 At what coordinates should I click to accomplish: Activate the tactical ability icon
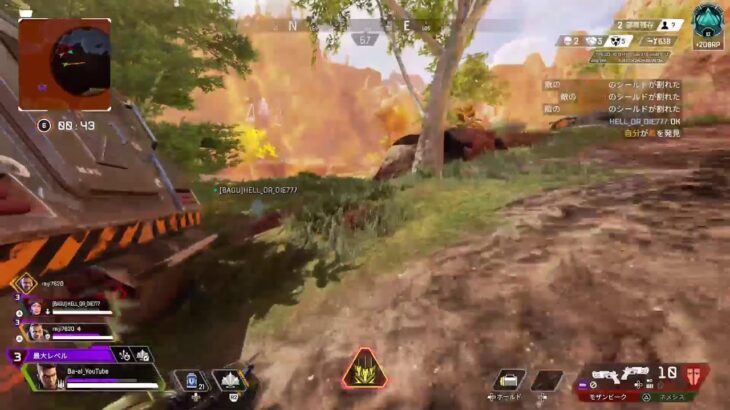pos(227,380)
